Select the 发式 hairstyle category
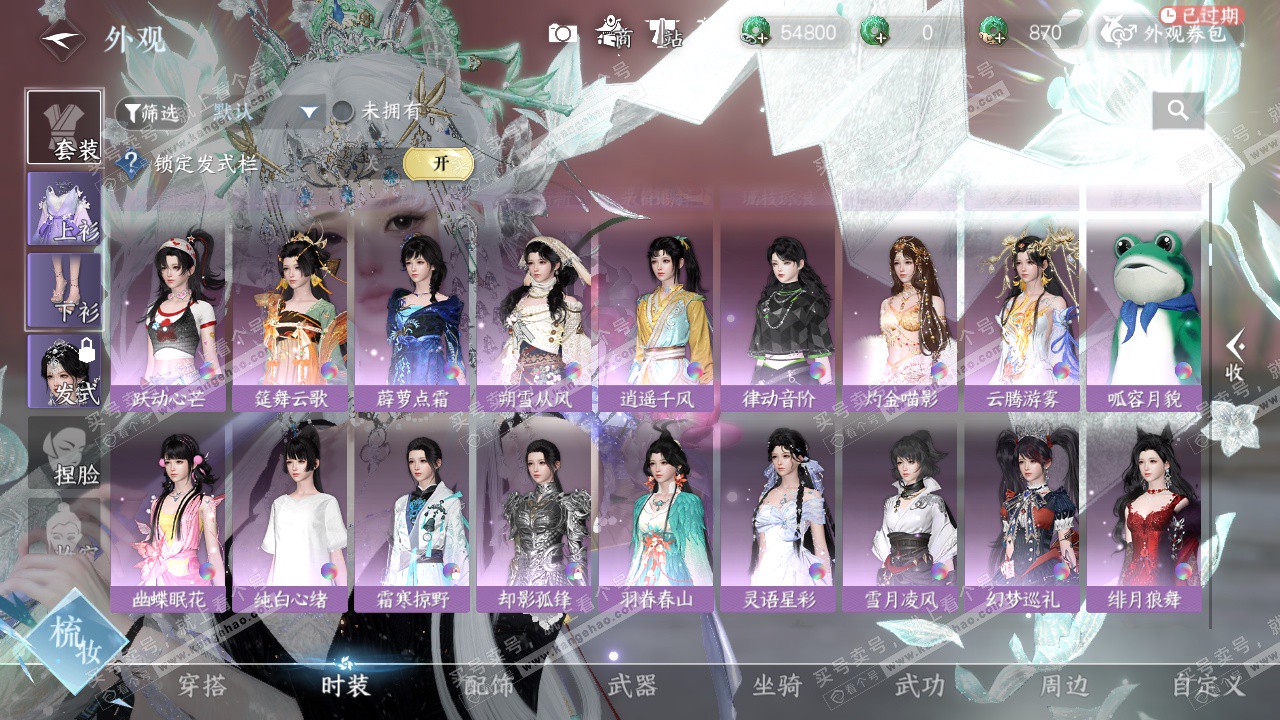 65,371
